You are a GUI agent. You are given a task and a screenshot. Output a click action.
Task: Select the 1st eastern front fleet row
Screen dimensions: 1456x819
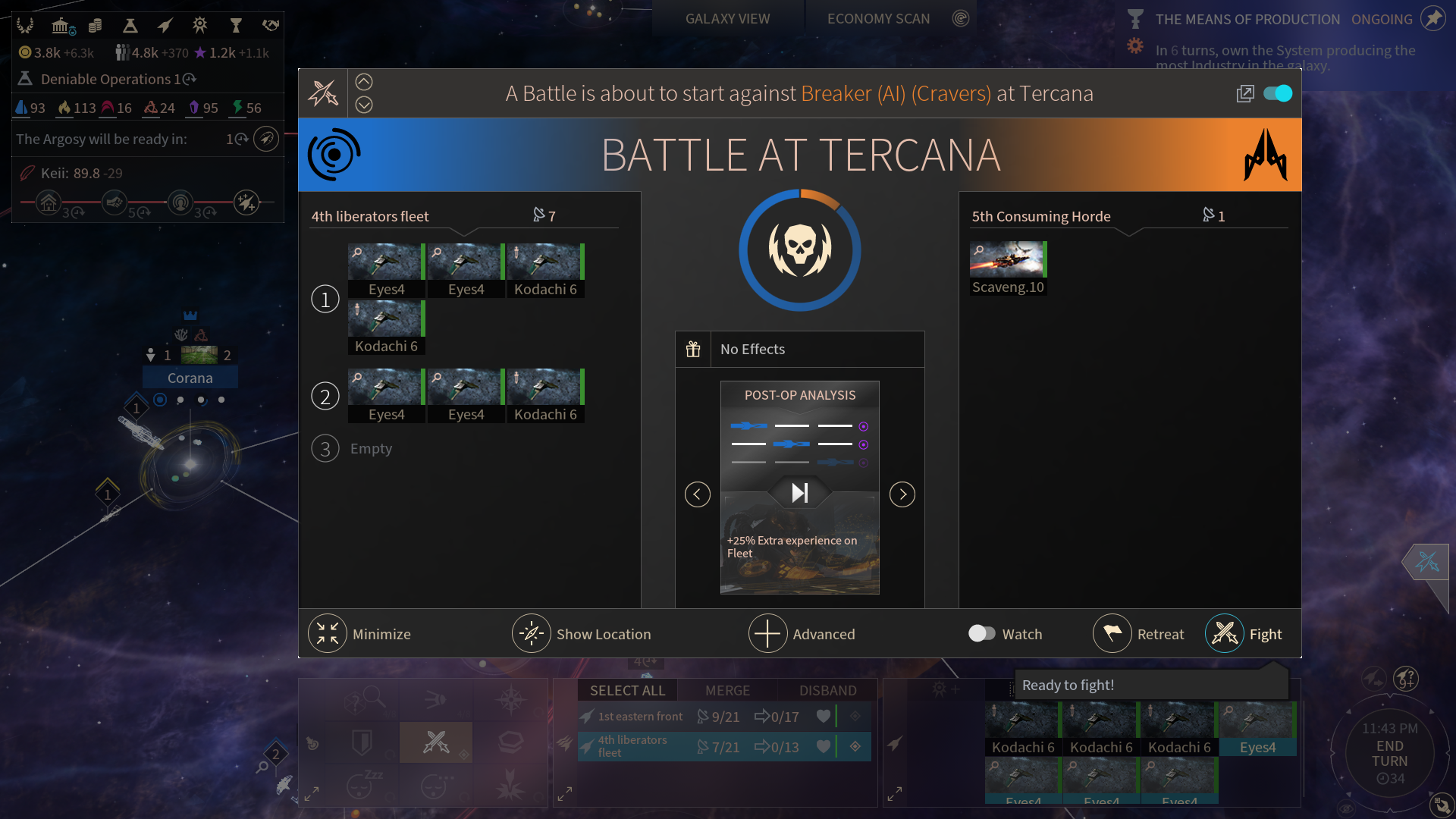click(x=640, y=717)
